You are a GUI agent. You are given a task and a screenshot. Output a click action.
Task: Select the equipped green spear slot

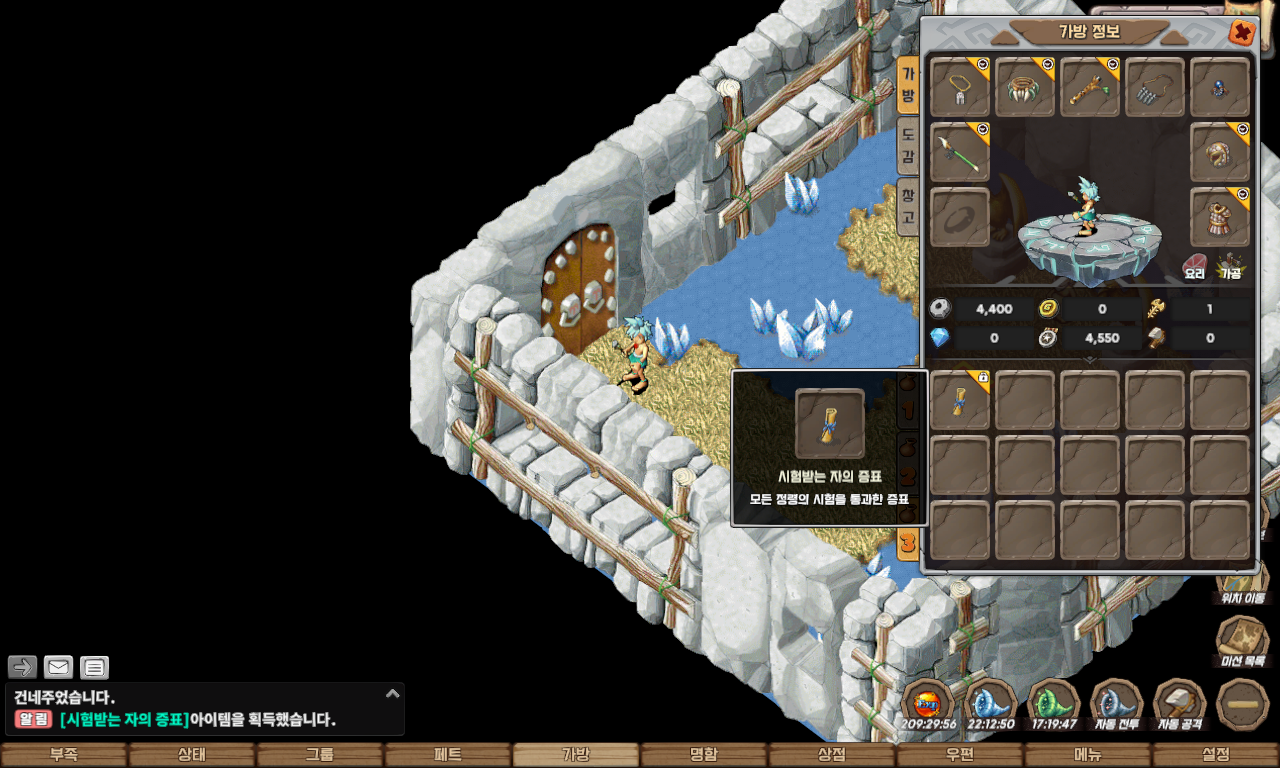pos(960,152)
